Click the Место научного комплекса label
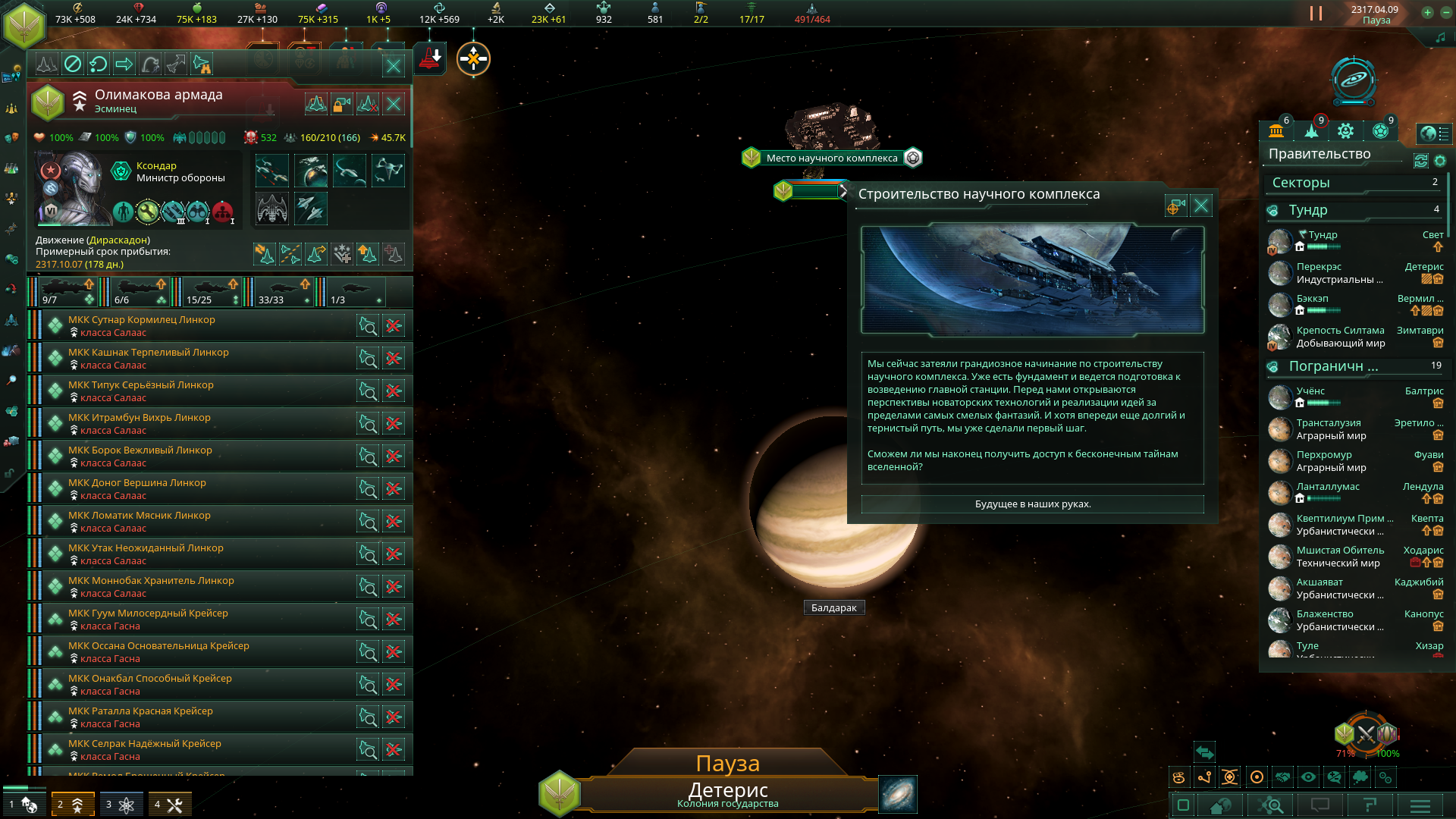This screenshot has height=819, width=1456. coord(831,158)
